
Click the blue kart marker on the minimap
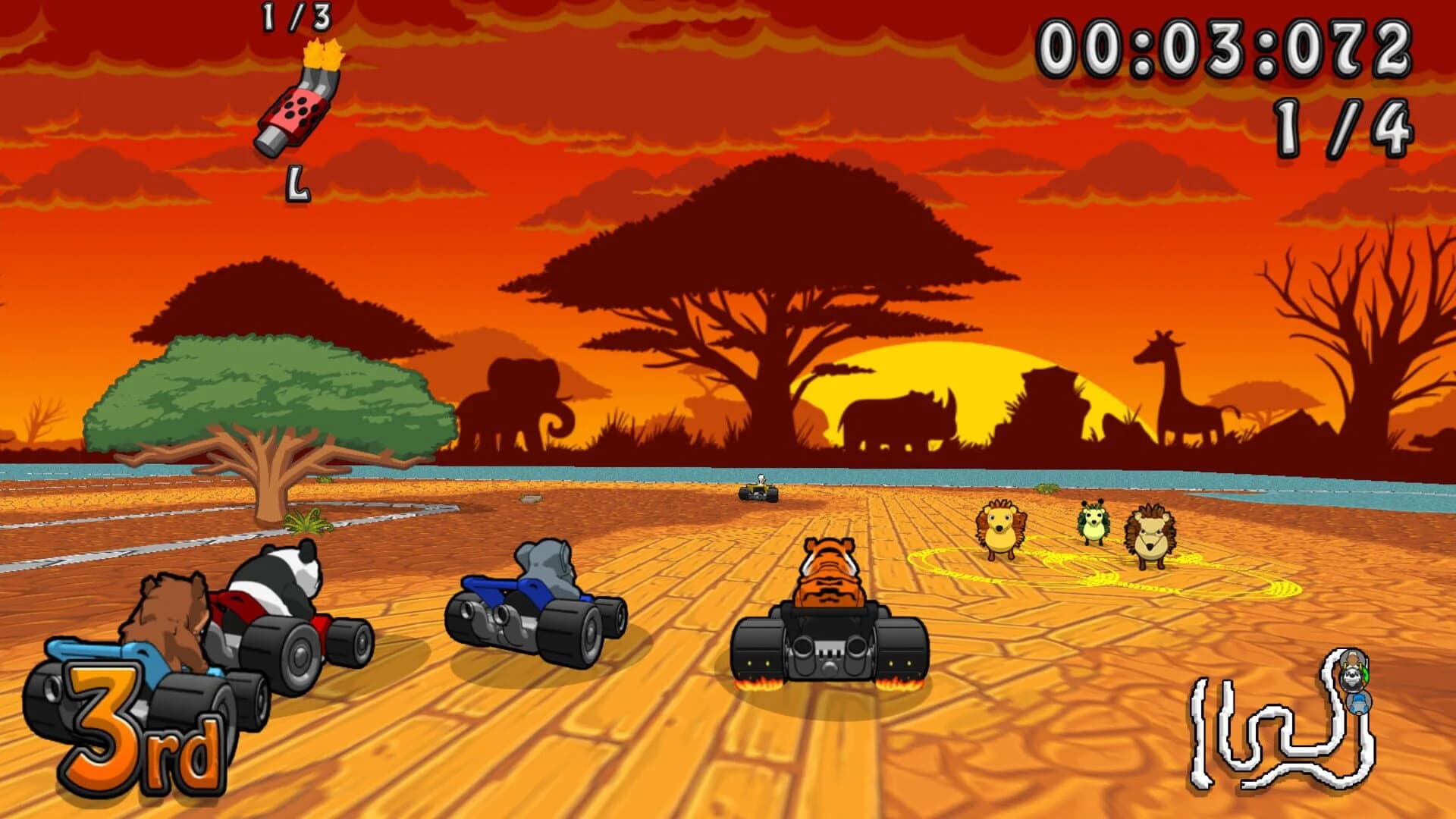coord(1359,704)
